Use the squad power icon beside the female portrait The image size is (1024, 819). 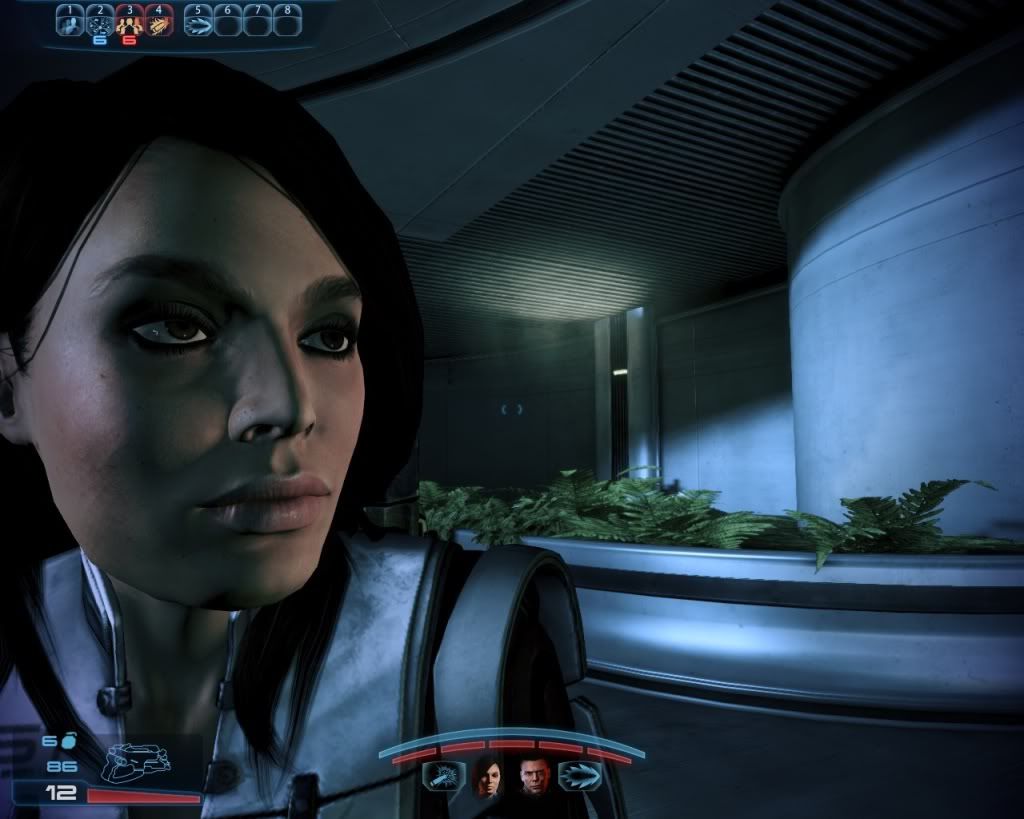click(x=442, y=777)
